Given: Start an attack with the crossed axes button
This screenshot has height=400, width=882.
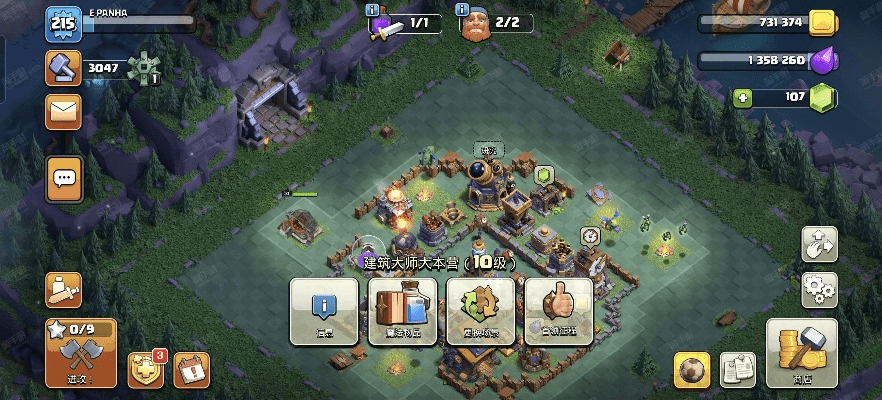Looking at the screenshot, I should [80, 353].
